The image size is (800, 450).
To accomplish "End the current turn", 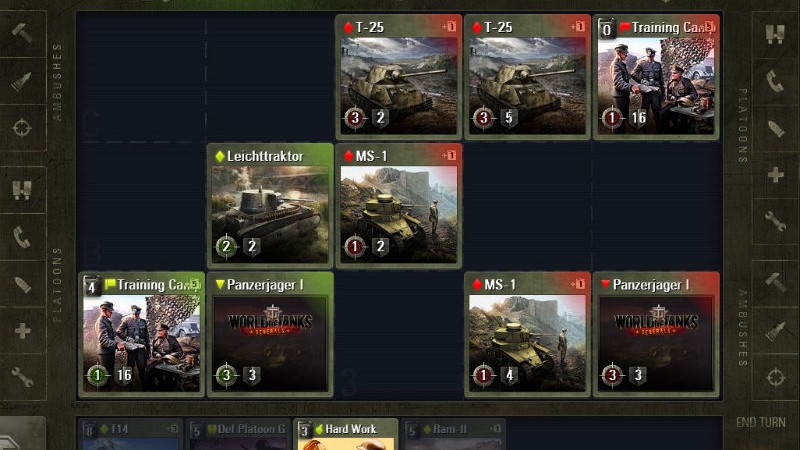I will [760, 422].
